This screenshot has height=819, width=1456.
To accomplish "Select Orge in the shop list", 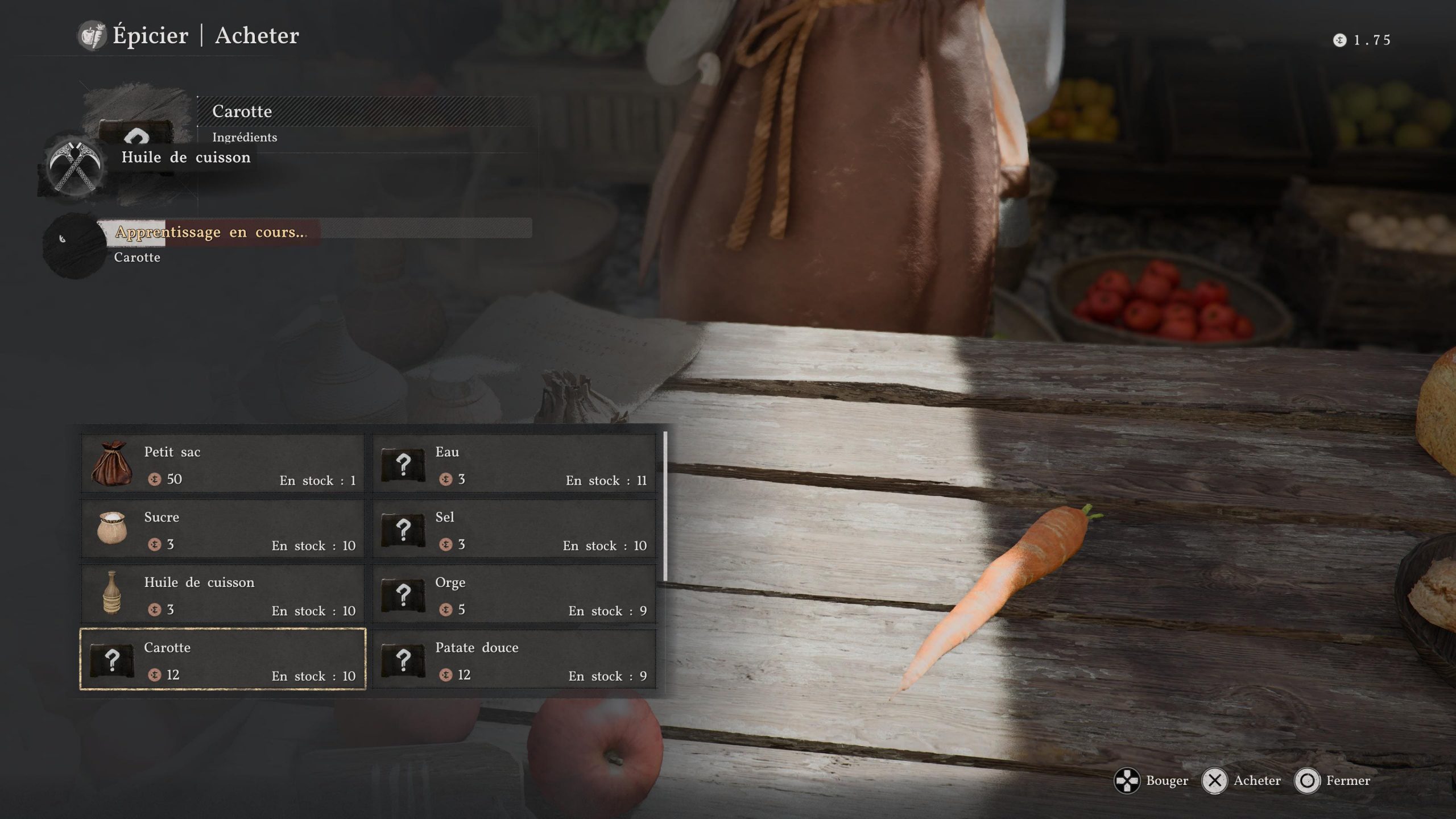I will click(x=514, y=594).
